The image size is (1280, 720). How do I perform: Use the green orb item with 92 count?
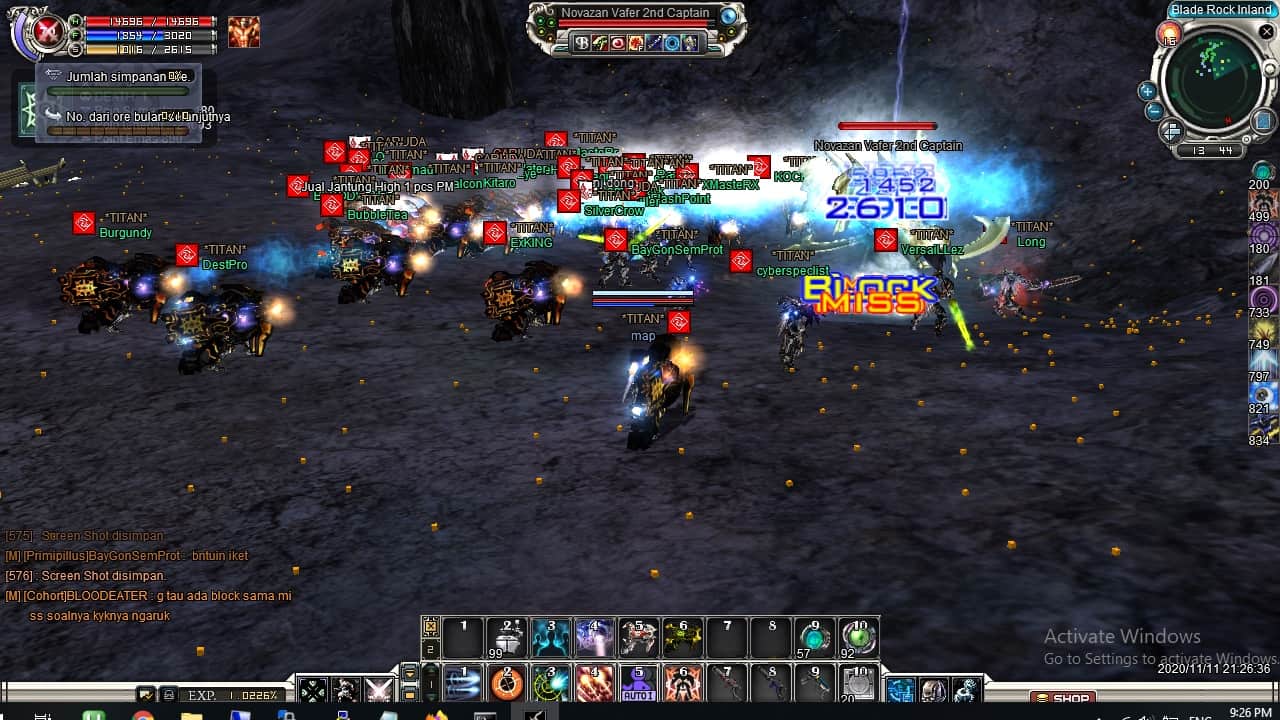tap(859, 637)
